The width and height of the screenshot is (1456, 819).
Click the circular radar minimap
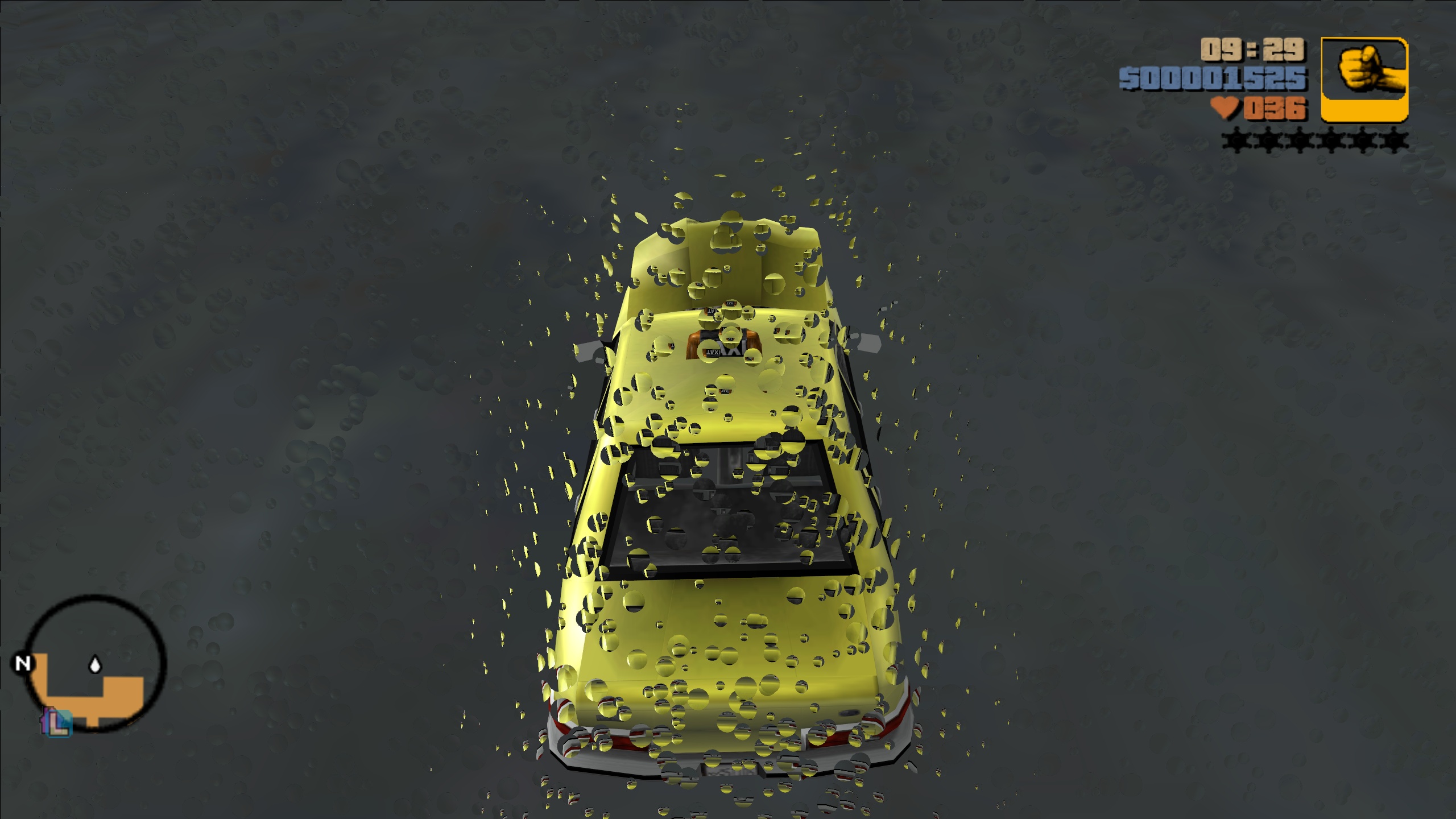tap(96, 663)
